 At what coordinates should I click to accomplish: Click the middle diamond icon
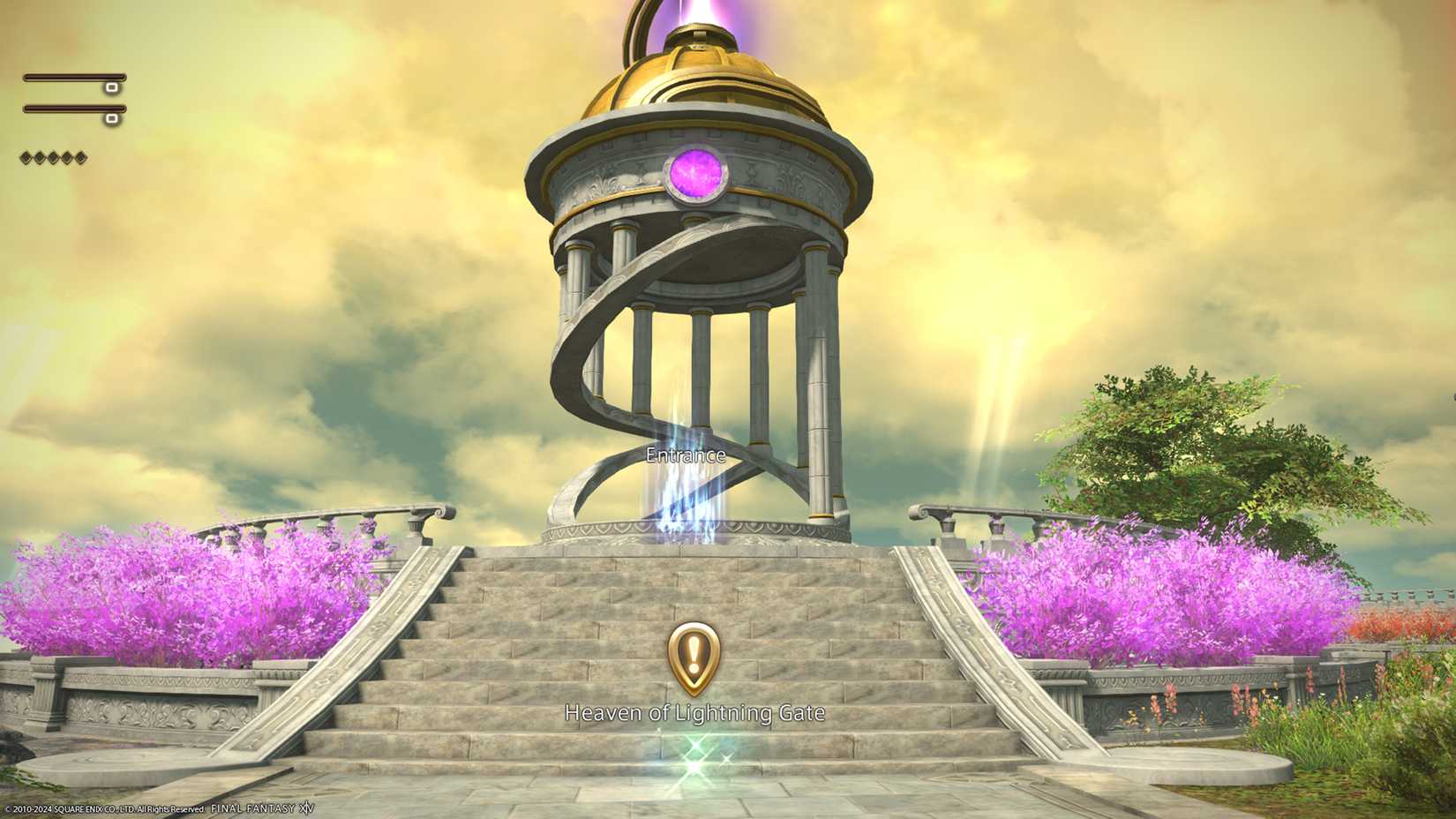click(x=53, y=157)
